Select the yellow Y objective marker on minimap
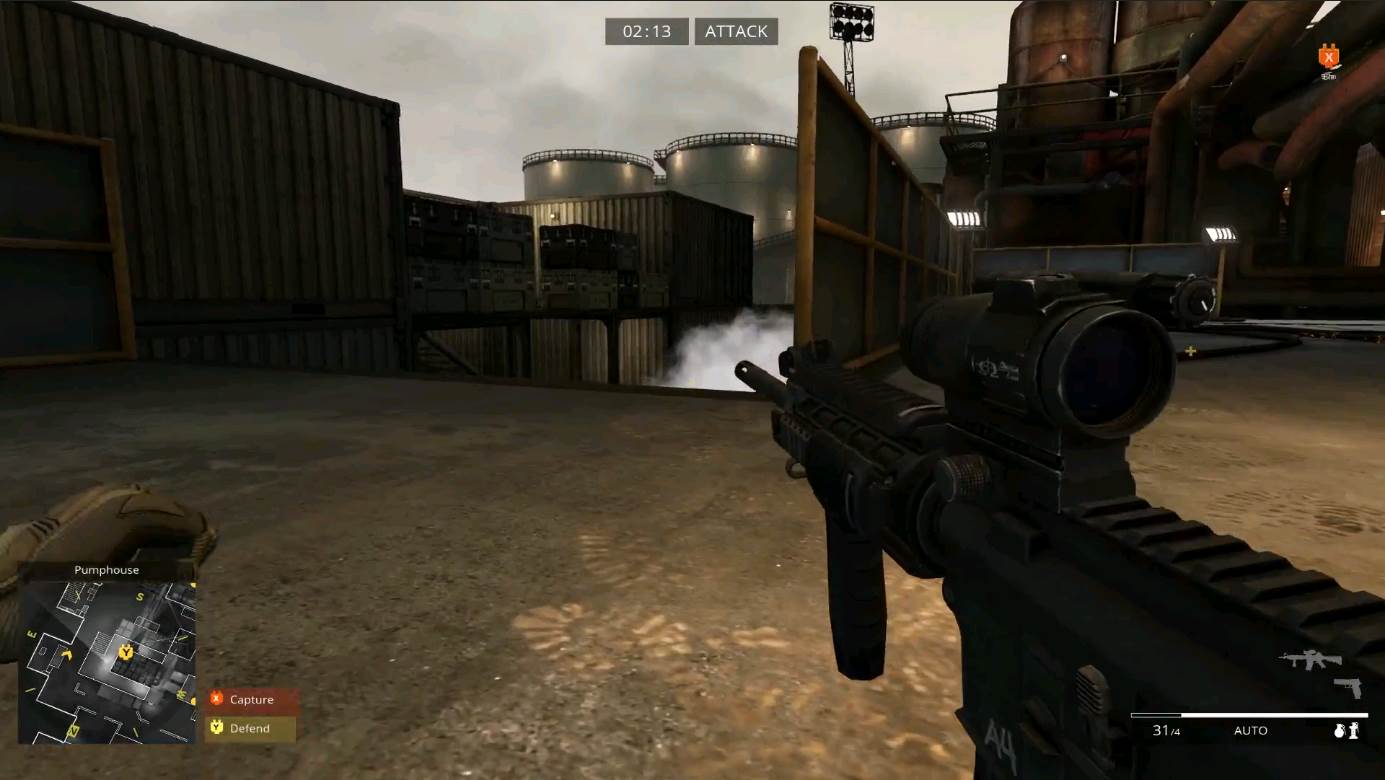This screenshot has width=1385, height=780. 126,652
